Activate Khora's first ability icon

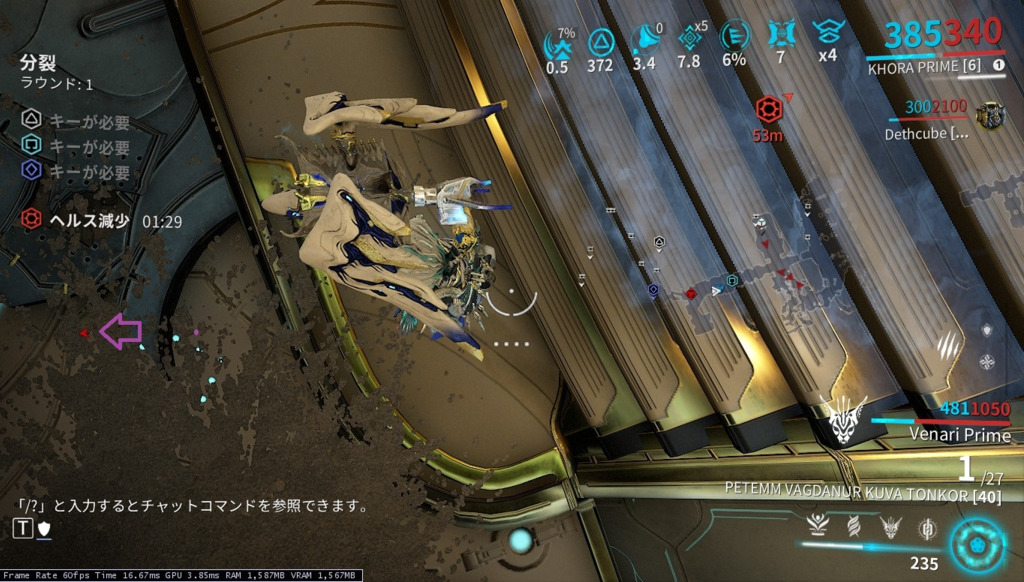pos(820,527)
